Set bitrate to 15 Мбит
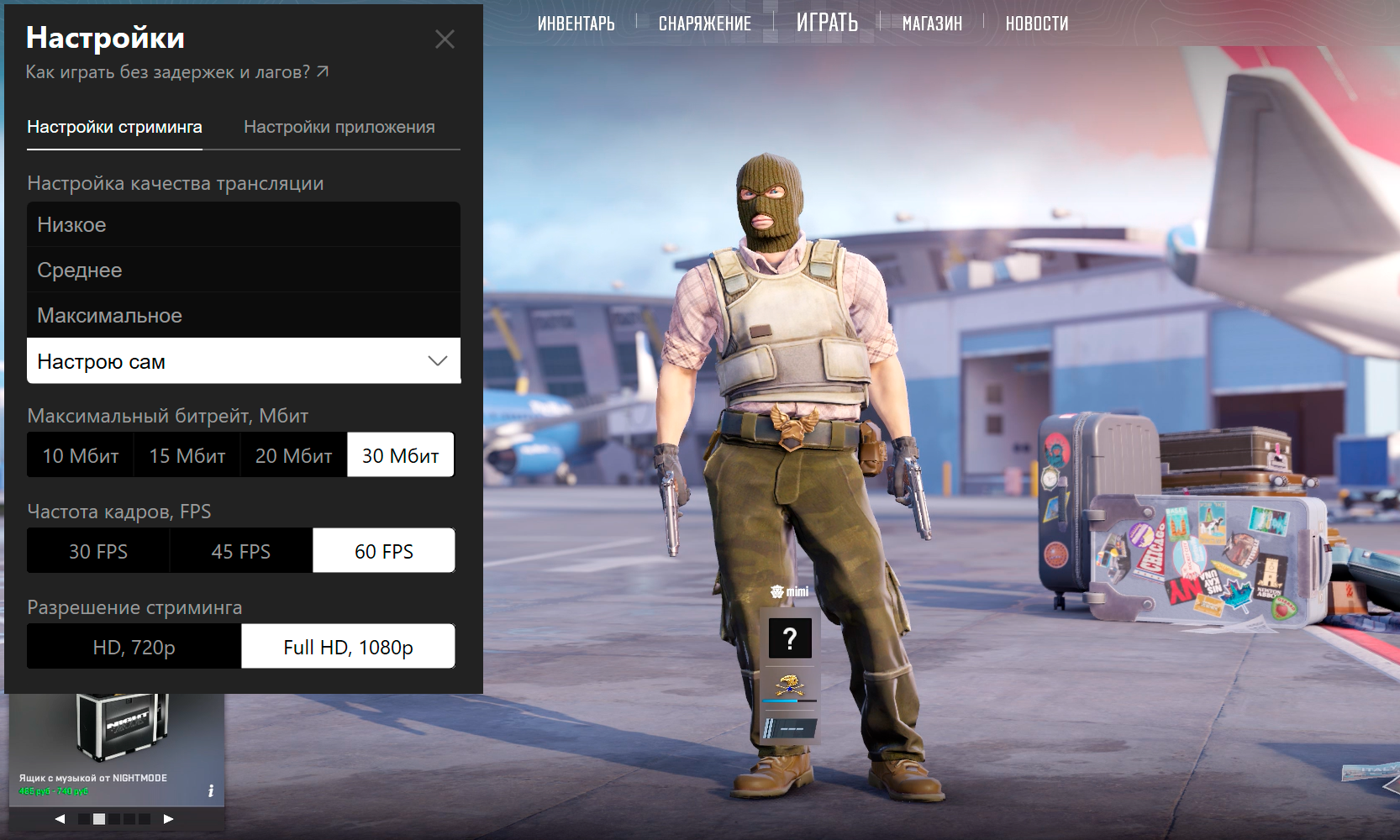The height and width of the screenshot is (840, 1400). (187, 455)
